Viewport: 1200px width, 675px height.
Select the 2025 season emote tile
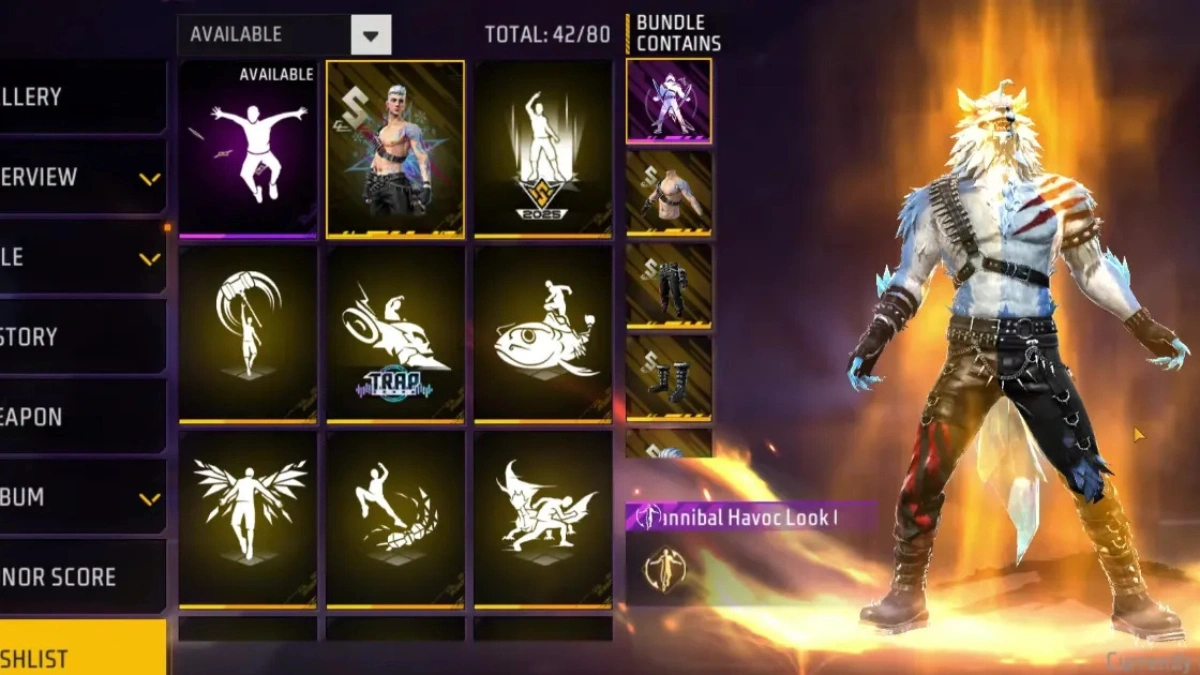[543, 149]
